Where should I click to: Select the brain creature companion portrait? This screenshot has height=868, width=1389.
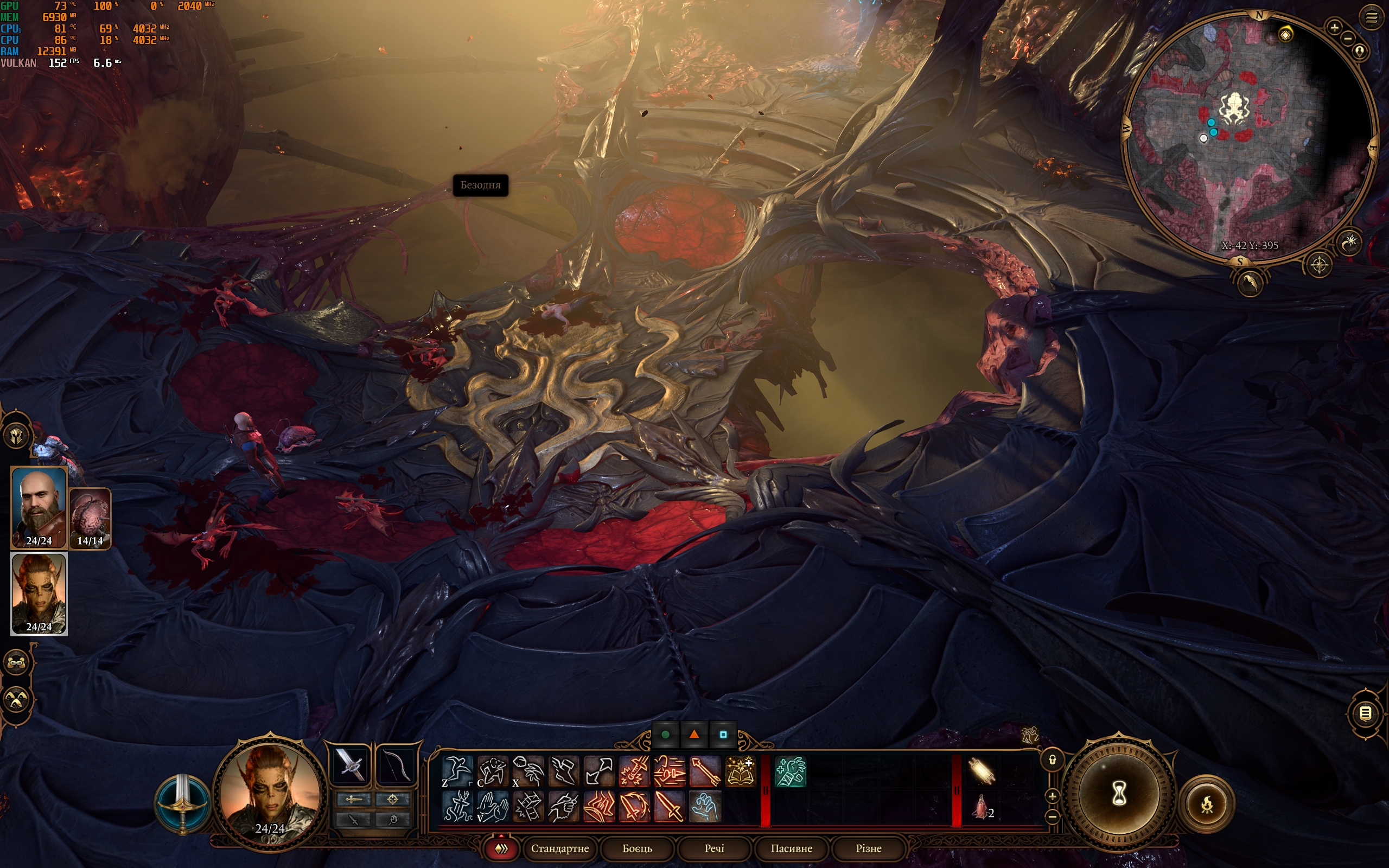tap(90, 516)
